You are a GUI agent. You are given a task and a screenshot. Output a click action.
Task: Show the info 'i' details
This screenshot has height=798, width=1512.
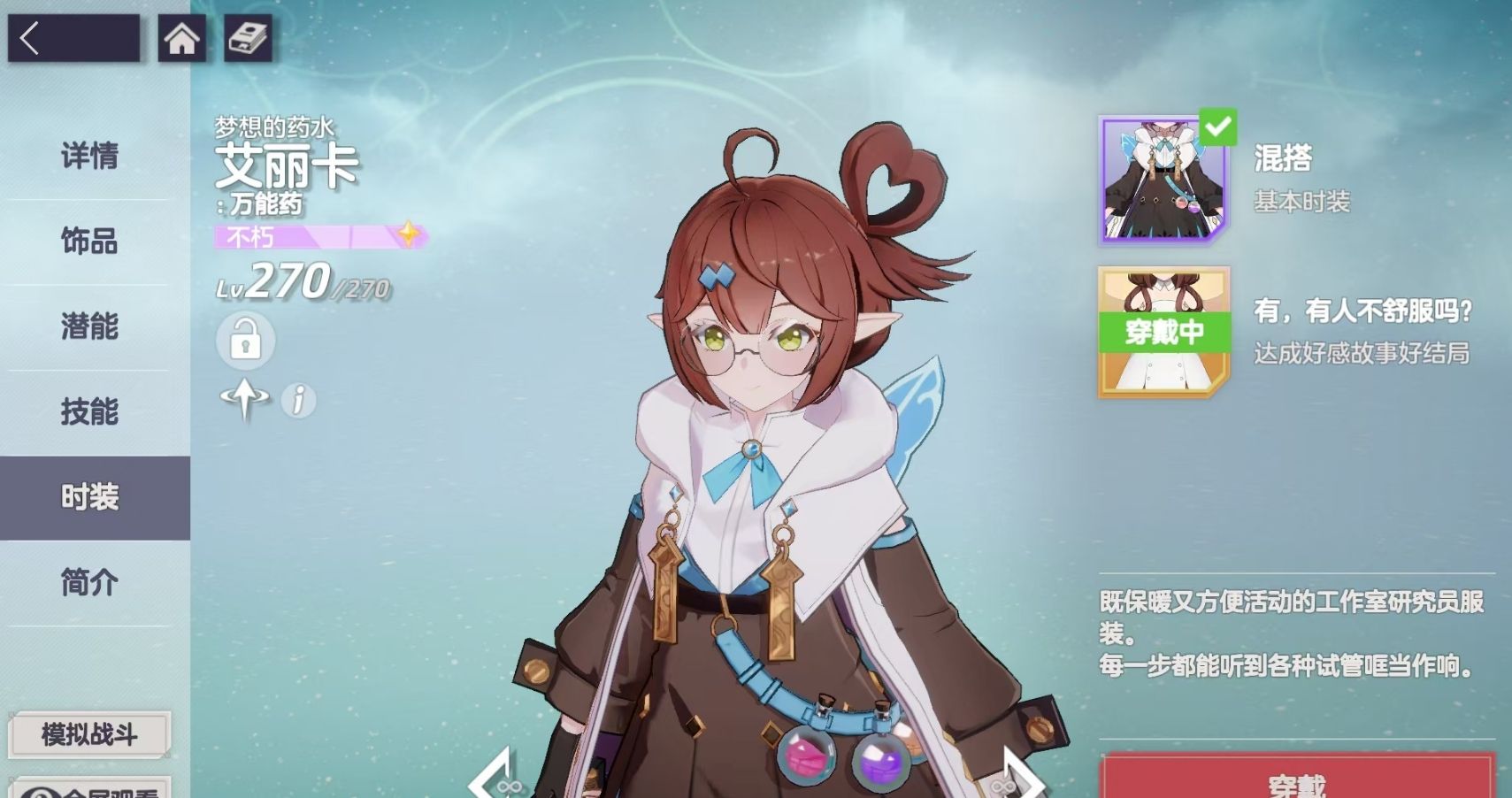(298, 401)
